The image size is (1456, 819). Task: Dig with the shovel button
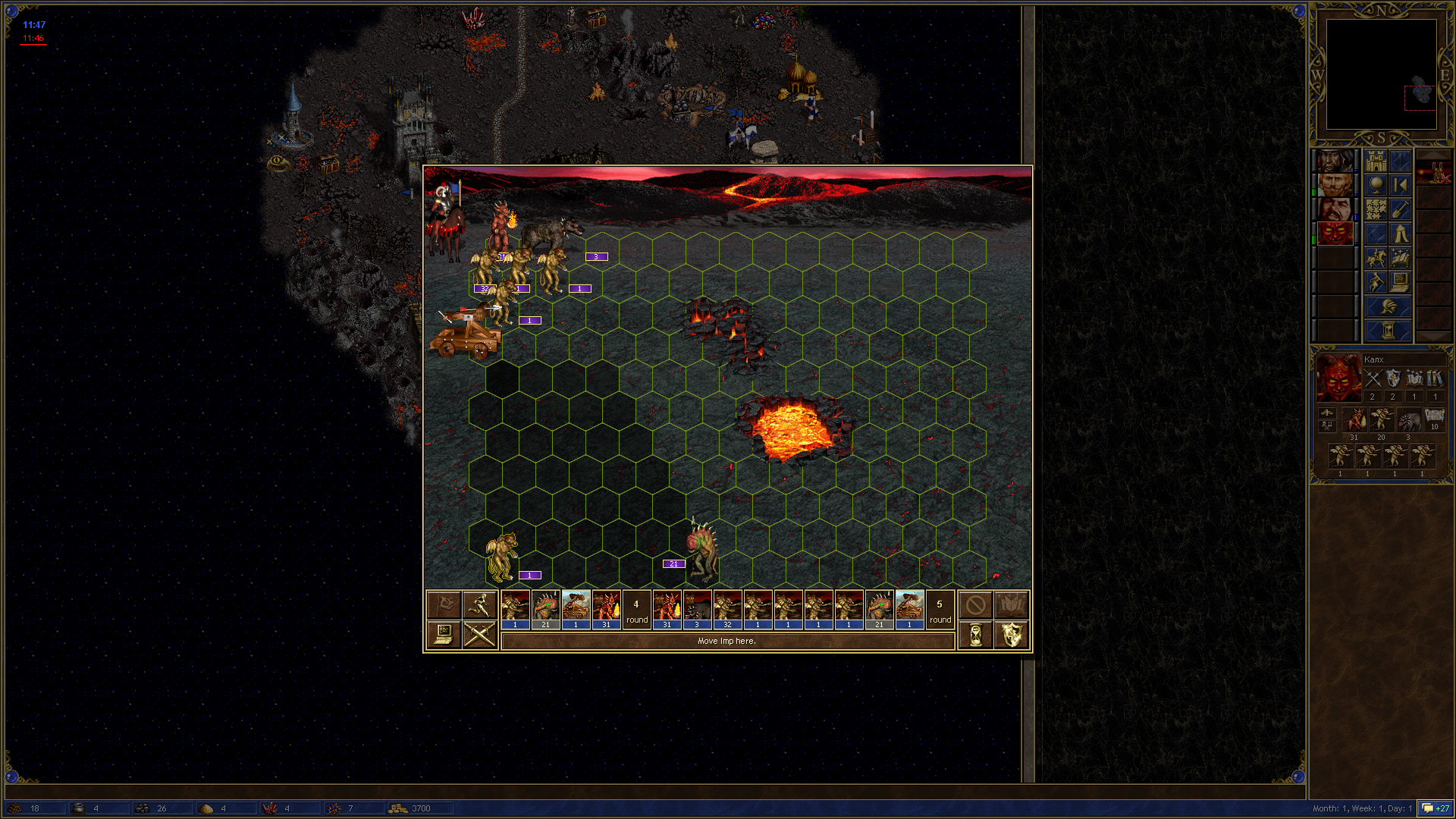point(1400,209)
